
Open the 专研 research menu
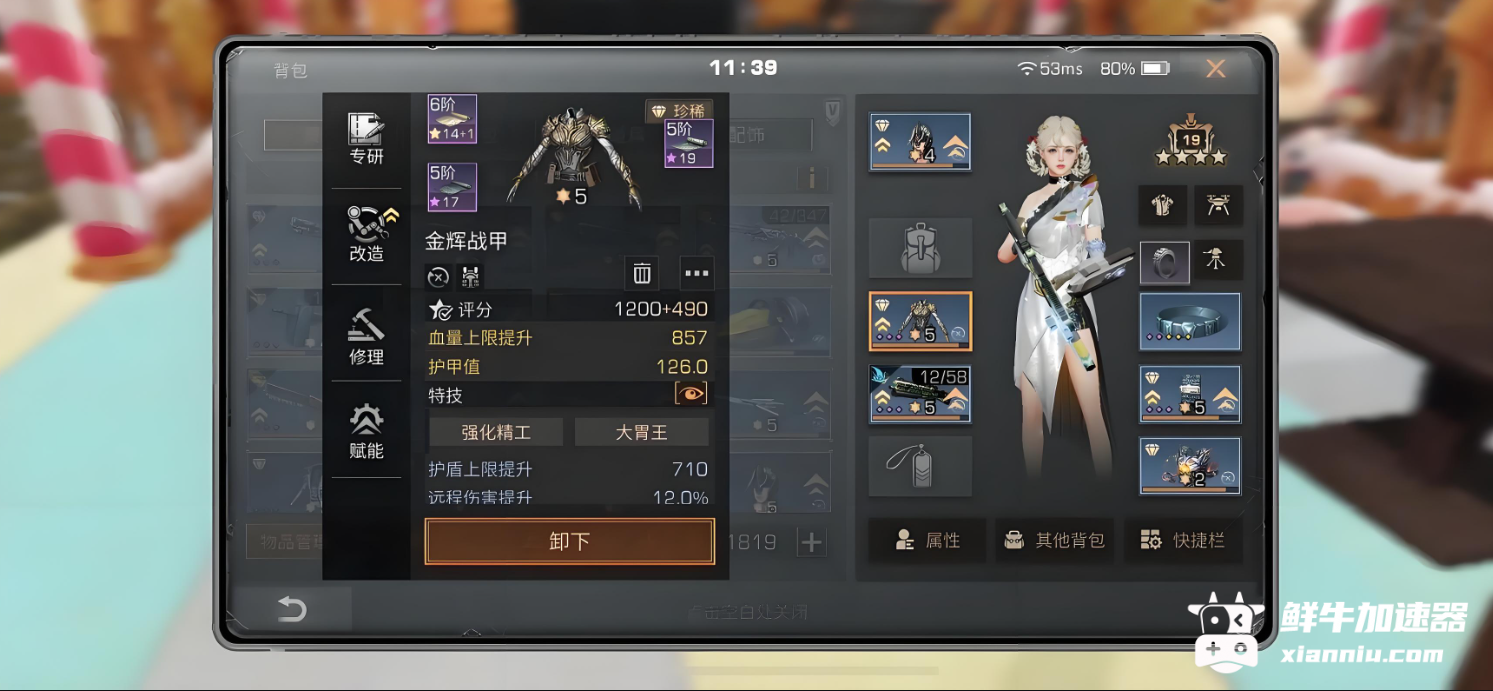click(366, 139)
